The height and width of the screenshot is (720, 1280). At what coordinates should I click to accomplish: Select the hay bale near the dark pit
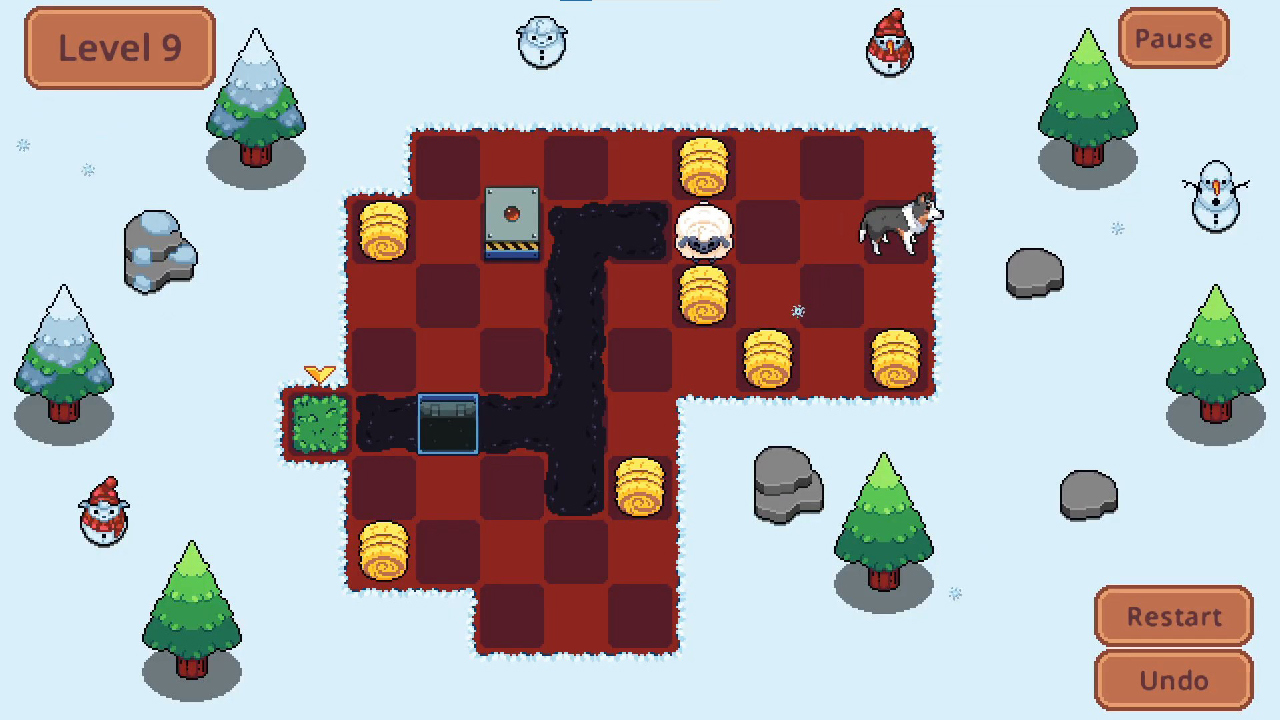(640, 488)
